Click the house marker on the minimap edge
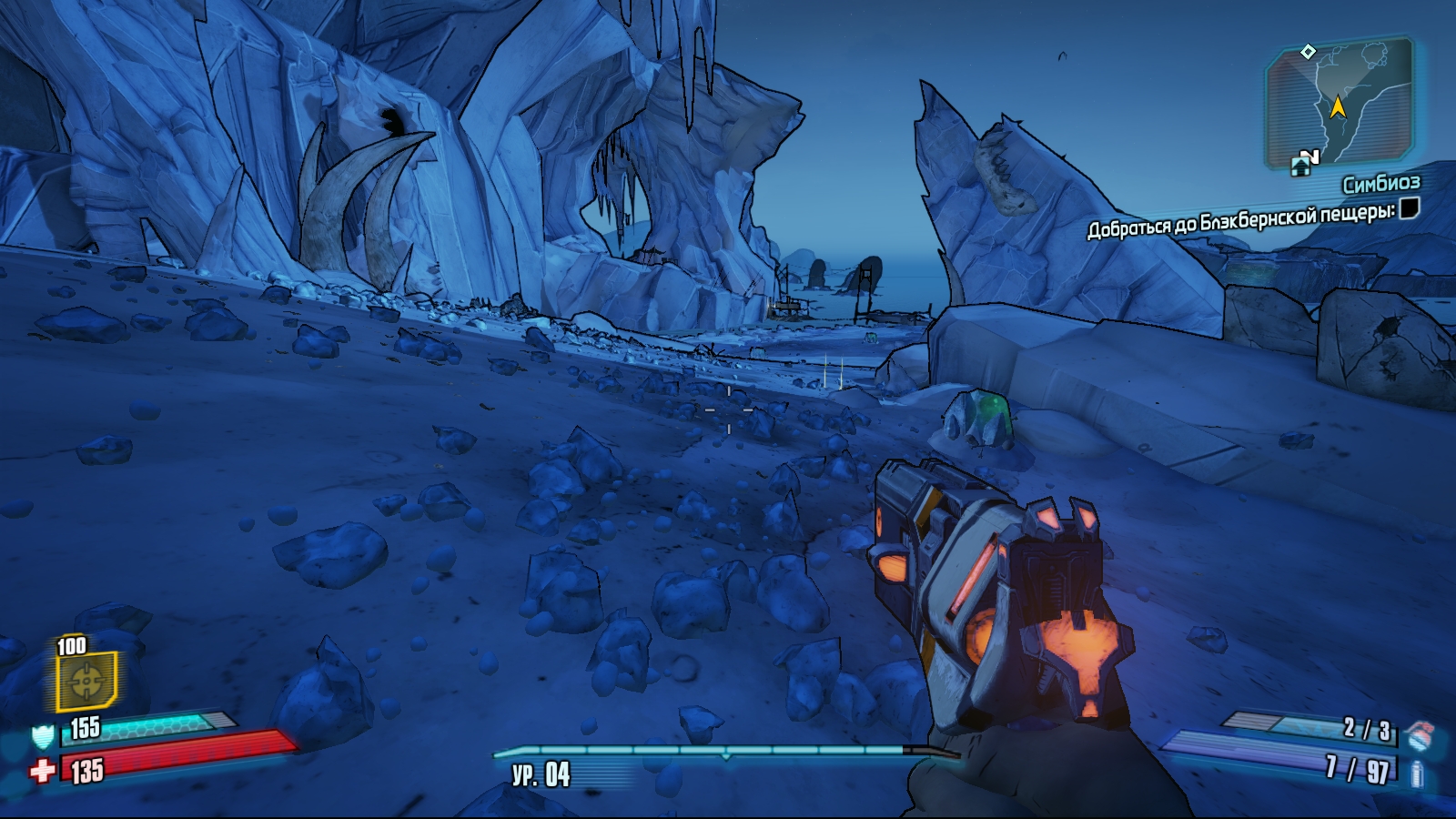Screen dimensions: 1456x819 click(1300, 166)
